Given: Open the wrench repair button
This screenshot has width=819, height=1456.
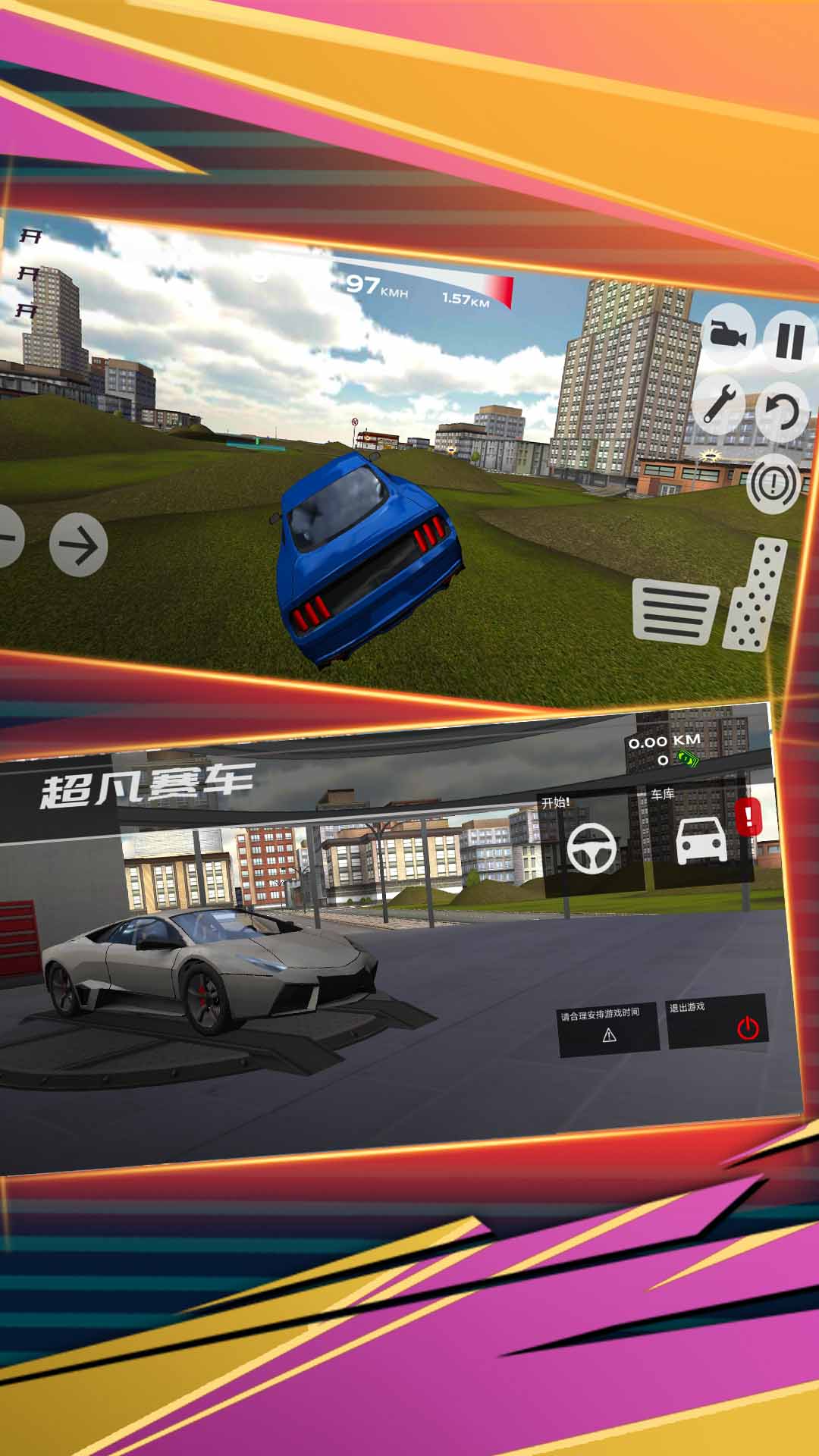Looking at the screenshot, I should point(719,403).
